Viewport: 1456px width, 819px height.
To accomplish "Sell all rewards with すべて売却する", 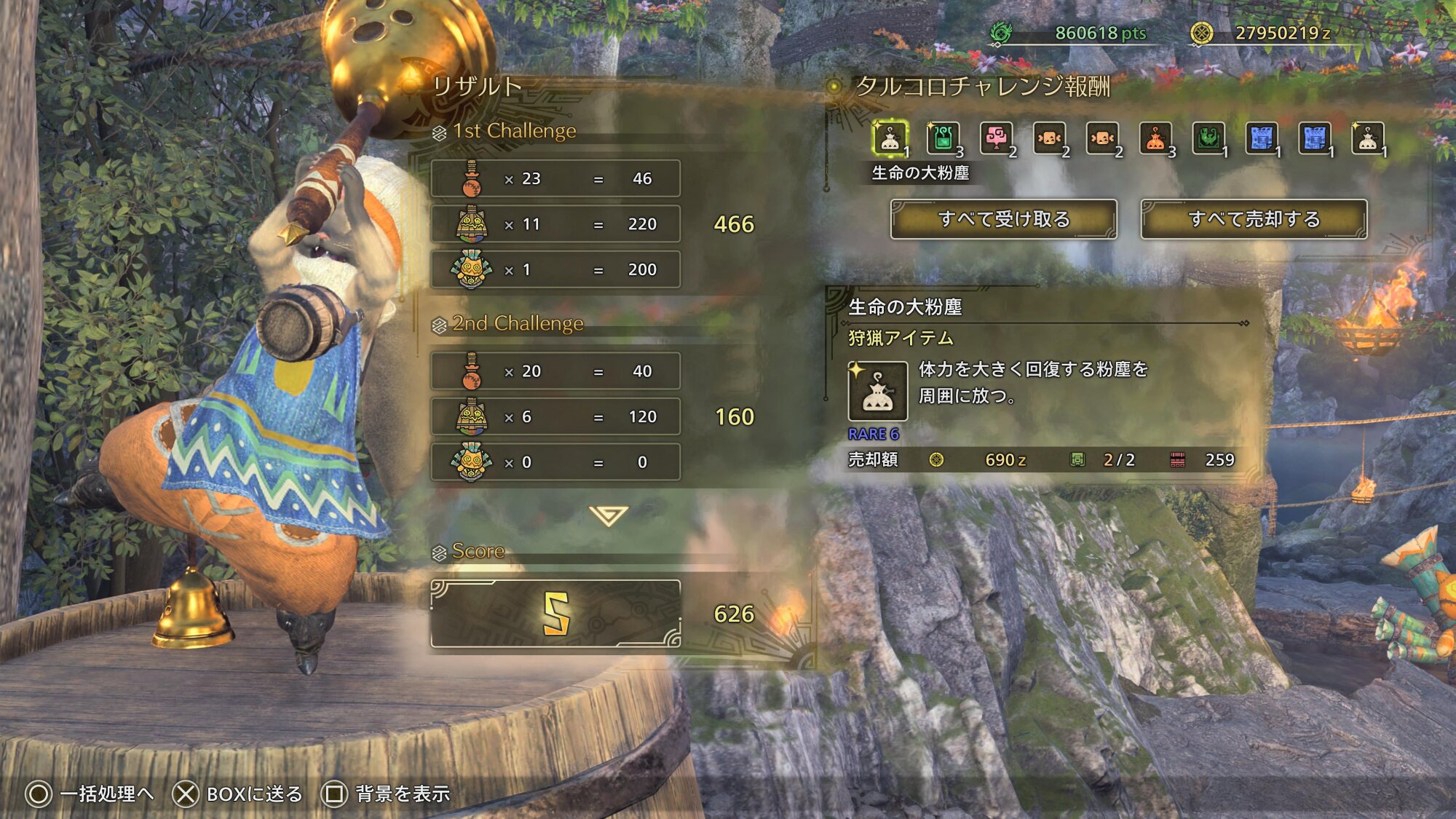I will coord(1254,219).
